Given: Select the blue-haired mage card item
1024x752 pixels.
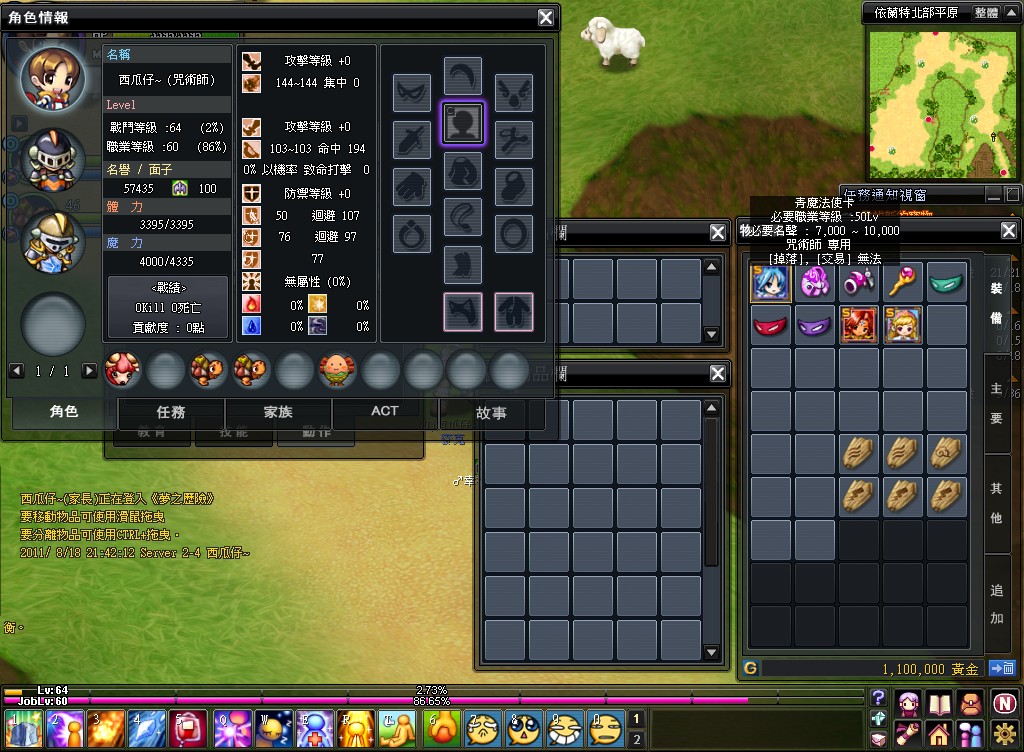Looking at the screenshot, I should pyautogui.click(x=771, y=282).
